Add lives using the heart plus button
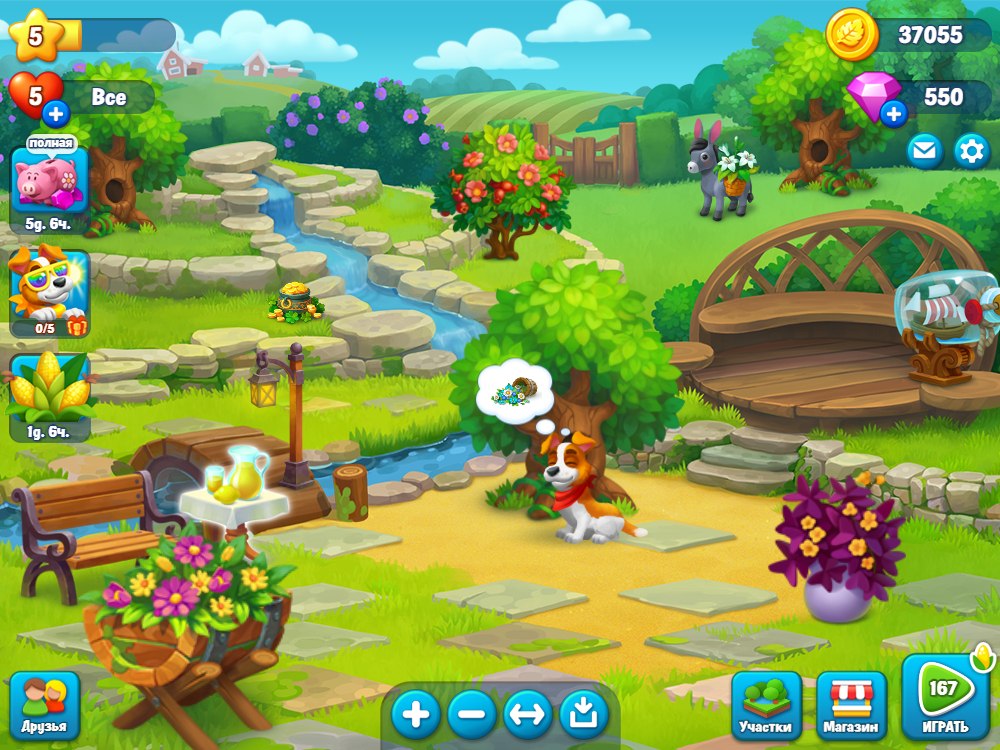1000x750 pixels. tap(56, 111)
